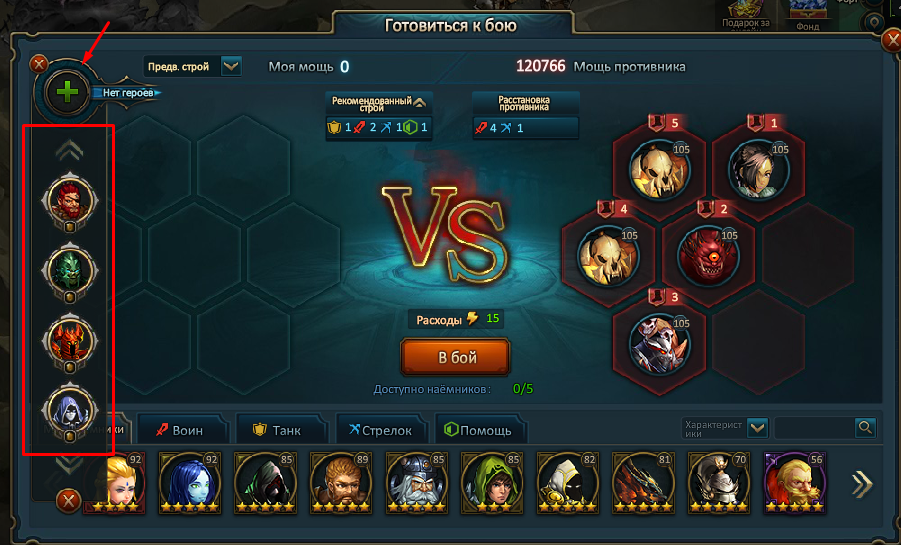Pick the hooded purple hero portrait
Image resolution: width=901 pixels, height=545 pixels.
click(x=71, y=408)
